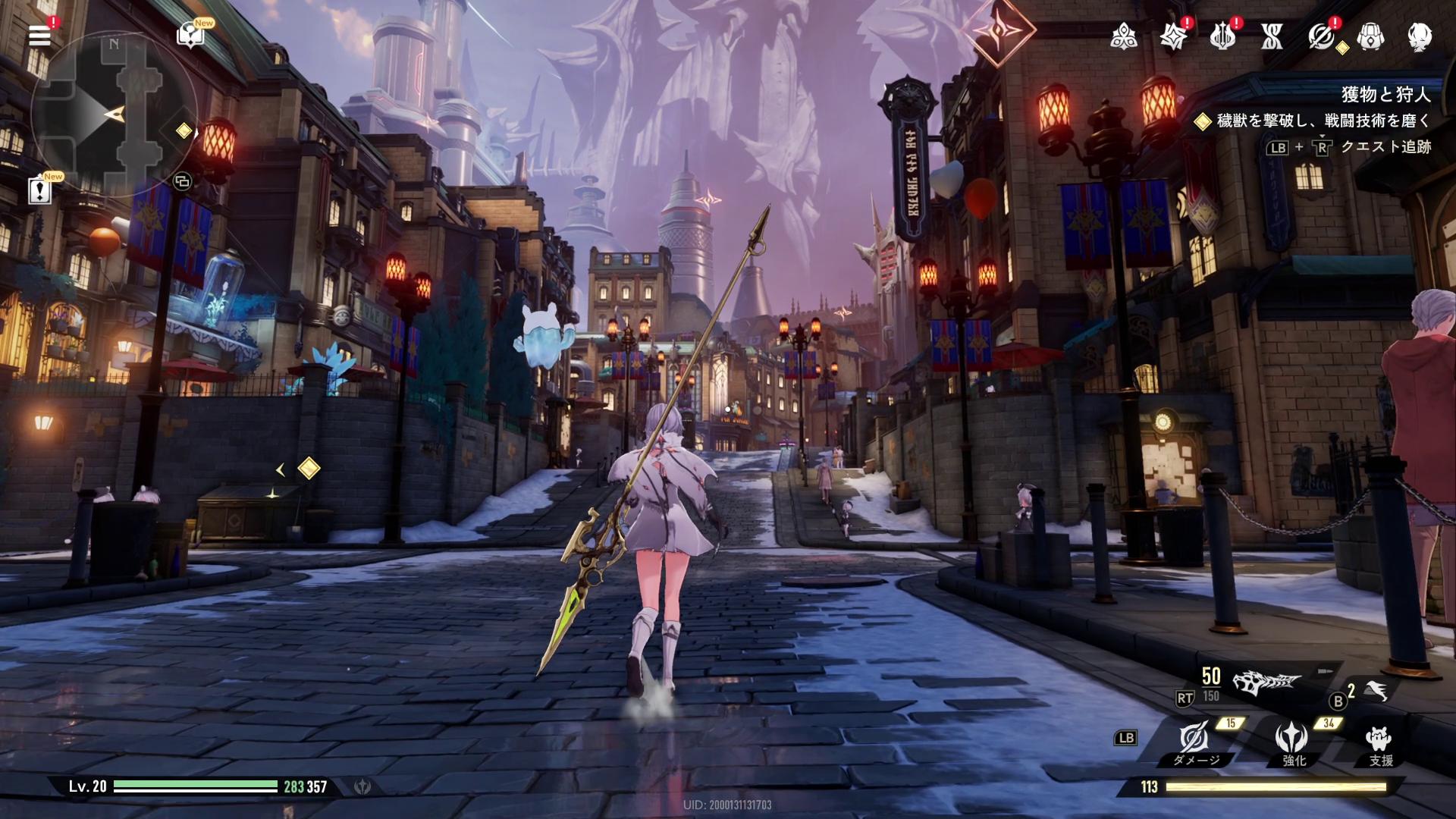Screen dimensions: 1456x819
Task: Open the sword-through-circle quest icon
Action: click(1321, 36)
